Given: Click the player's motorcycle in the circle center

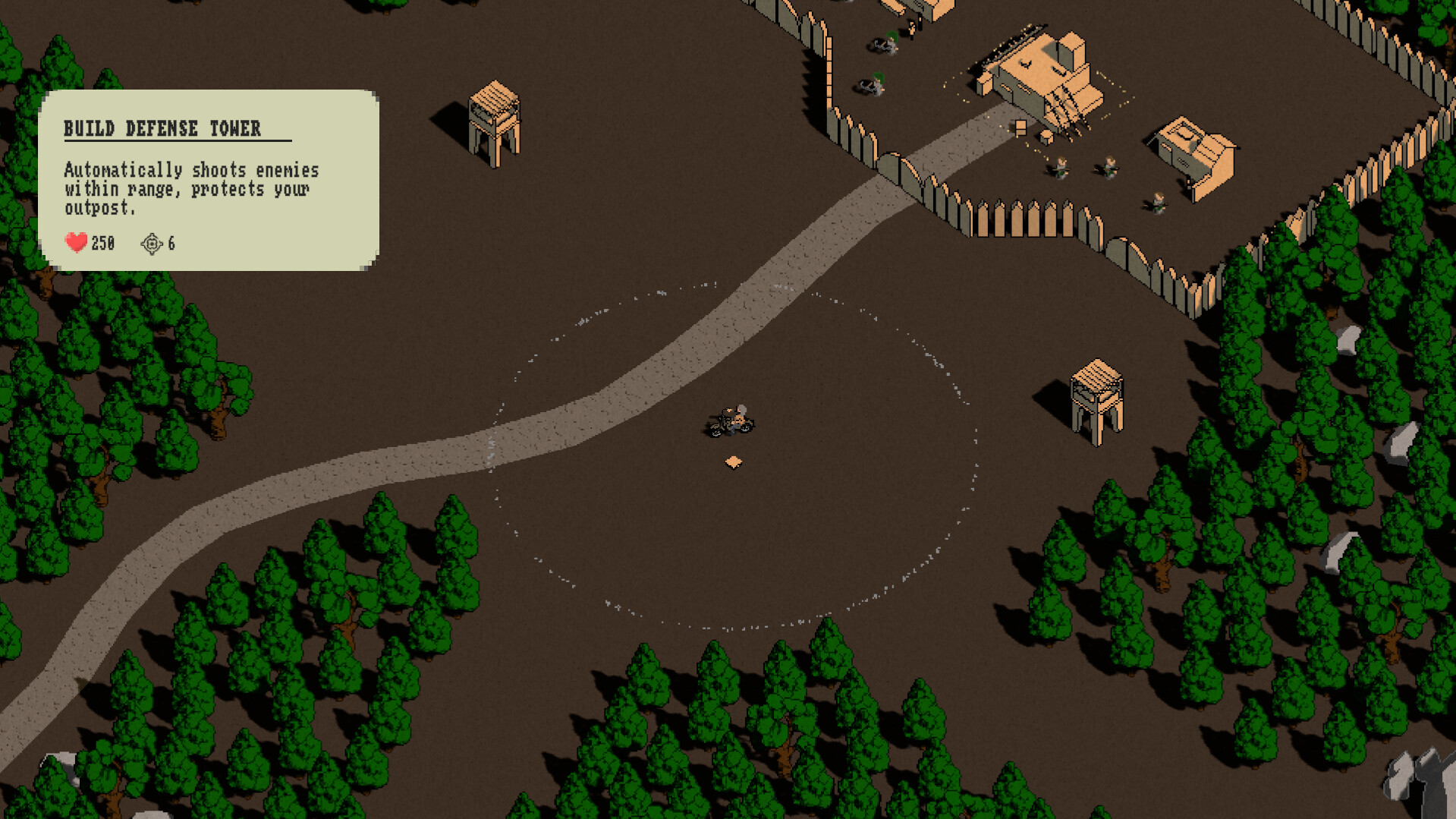Looking at the screenshot, I should (731, 422).
